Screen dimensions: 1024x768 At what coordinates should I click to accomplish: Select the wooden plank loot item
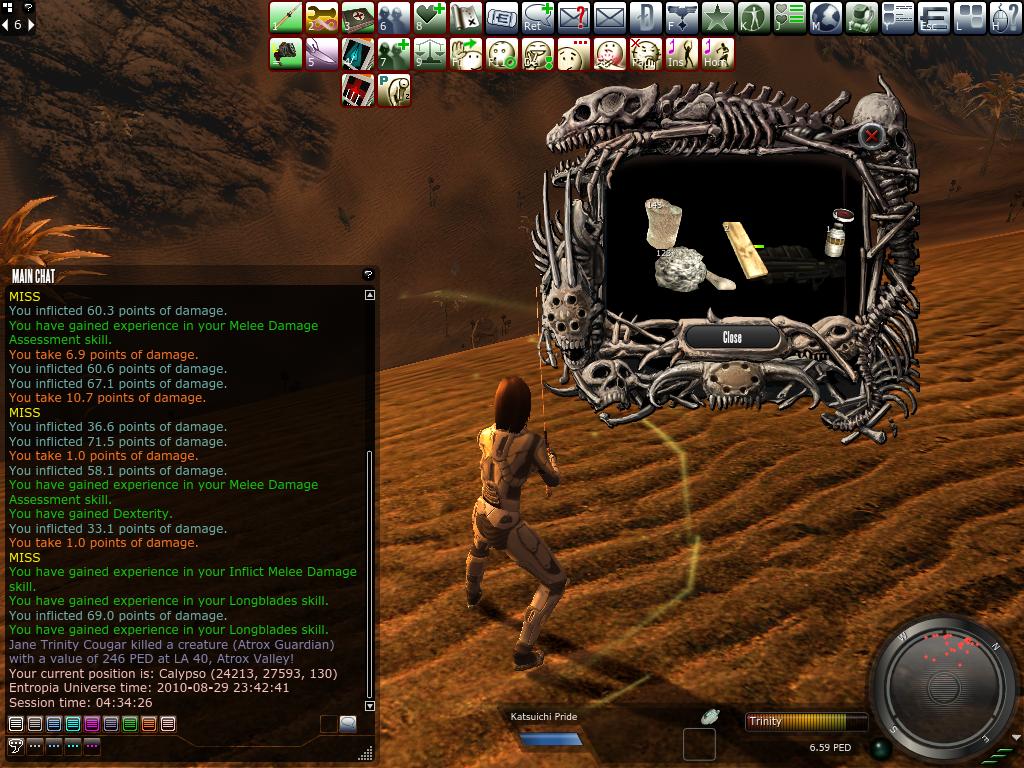(745, 250)
